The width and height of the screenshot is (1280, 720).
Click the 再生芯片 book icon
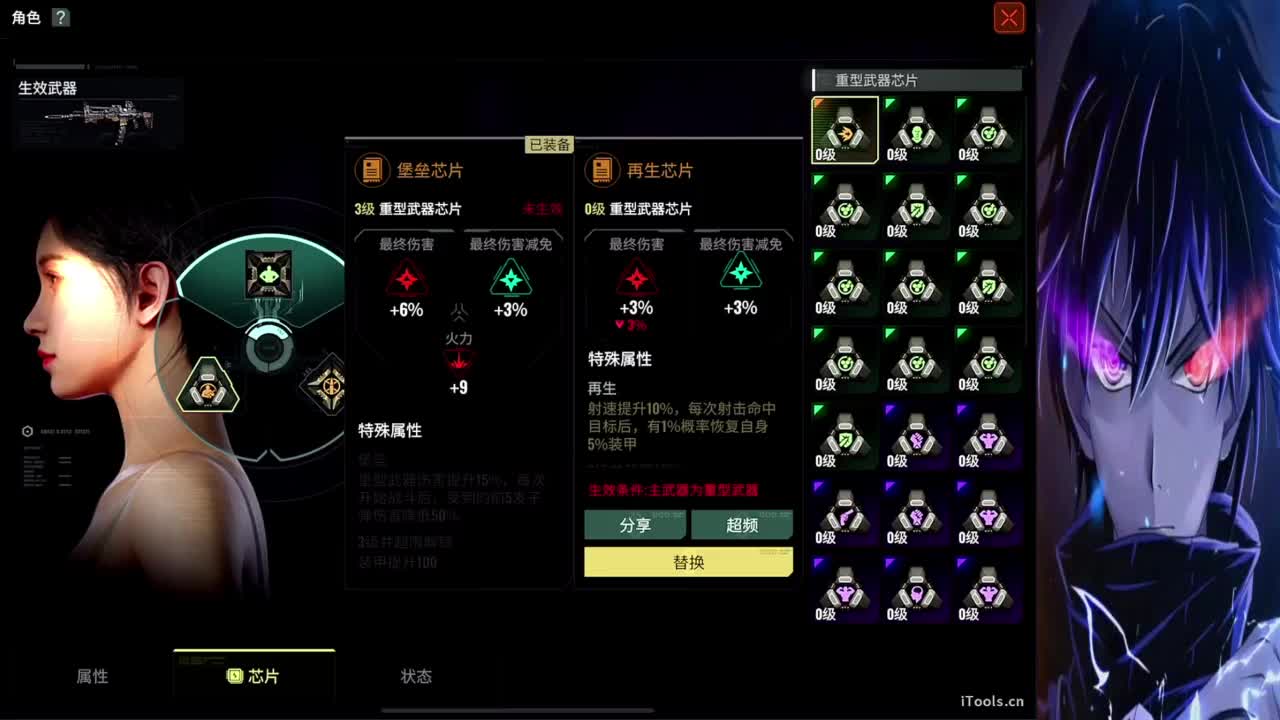[601, 170]
